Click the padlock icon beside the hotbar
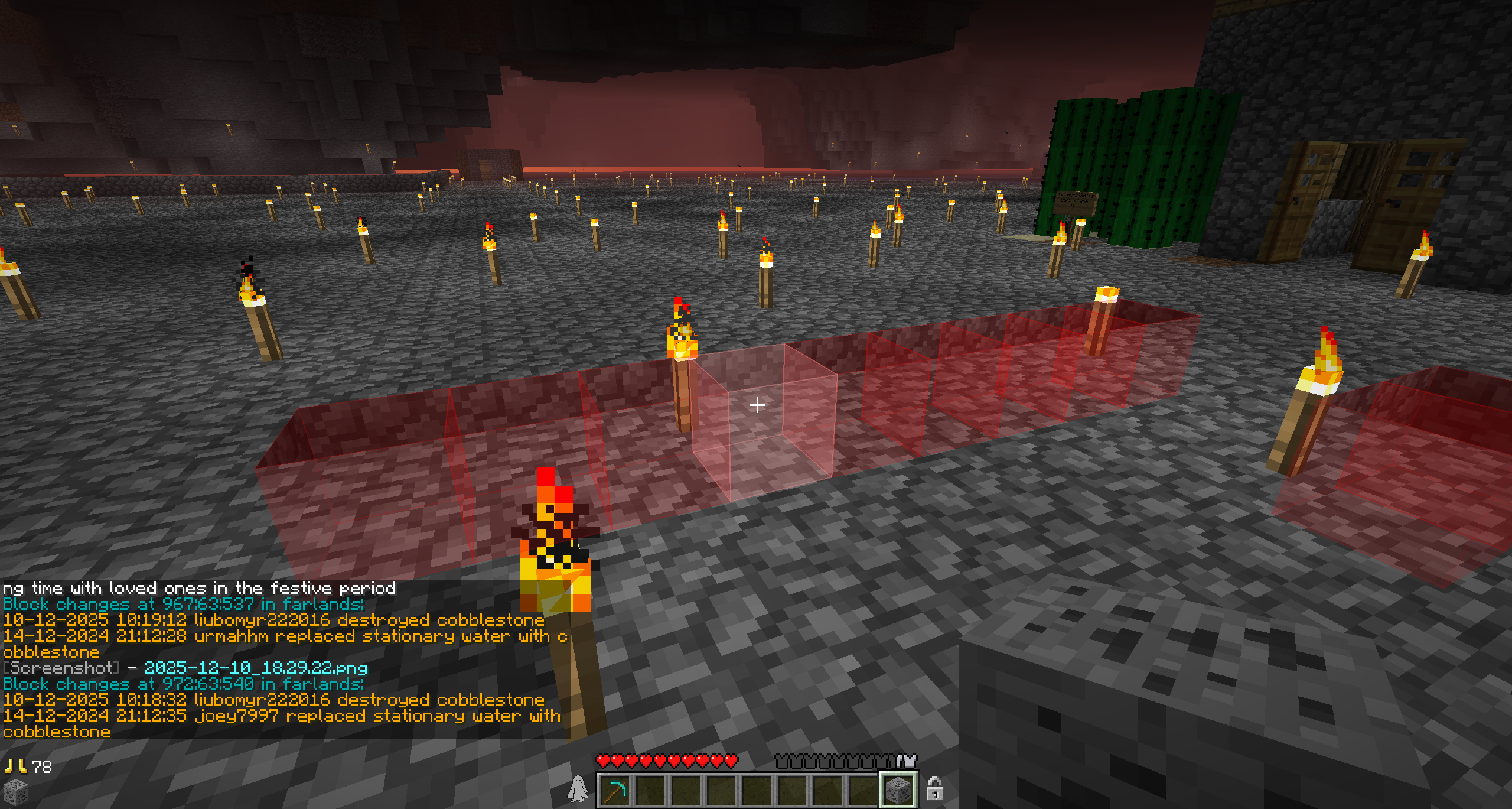 pos(934,788)
